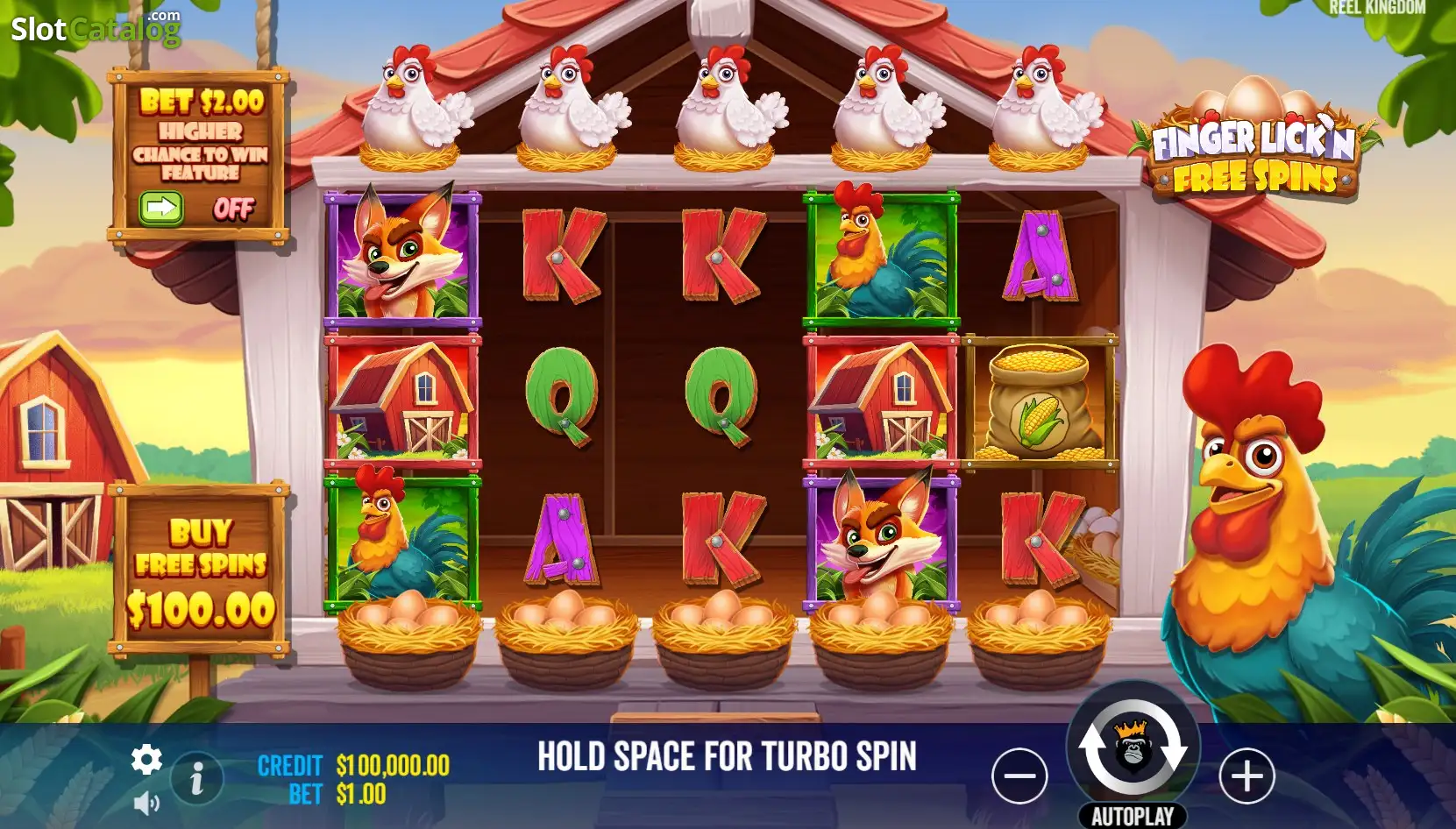Visit the SlotCatalog.com logo link
Screen dimensions: 1456x829
coord(96,29)
